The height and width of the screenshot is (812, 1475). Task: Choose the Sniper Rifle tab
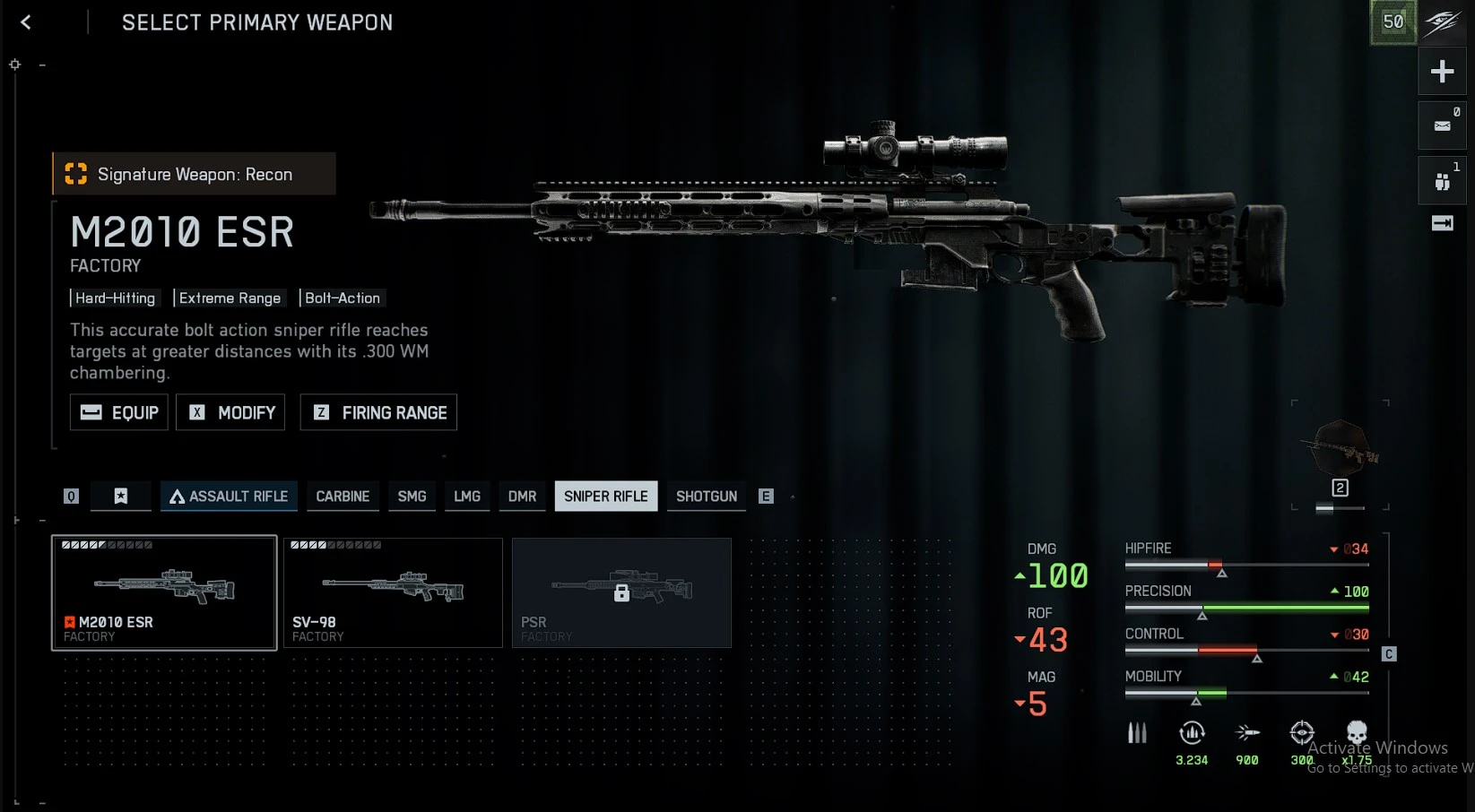[605, 497]
